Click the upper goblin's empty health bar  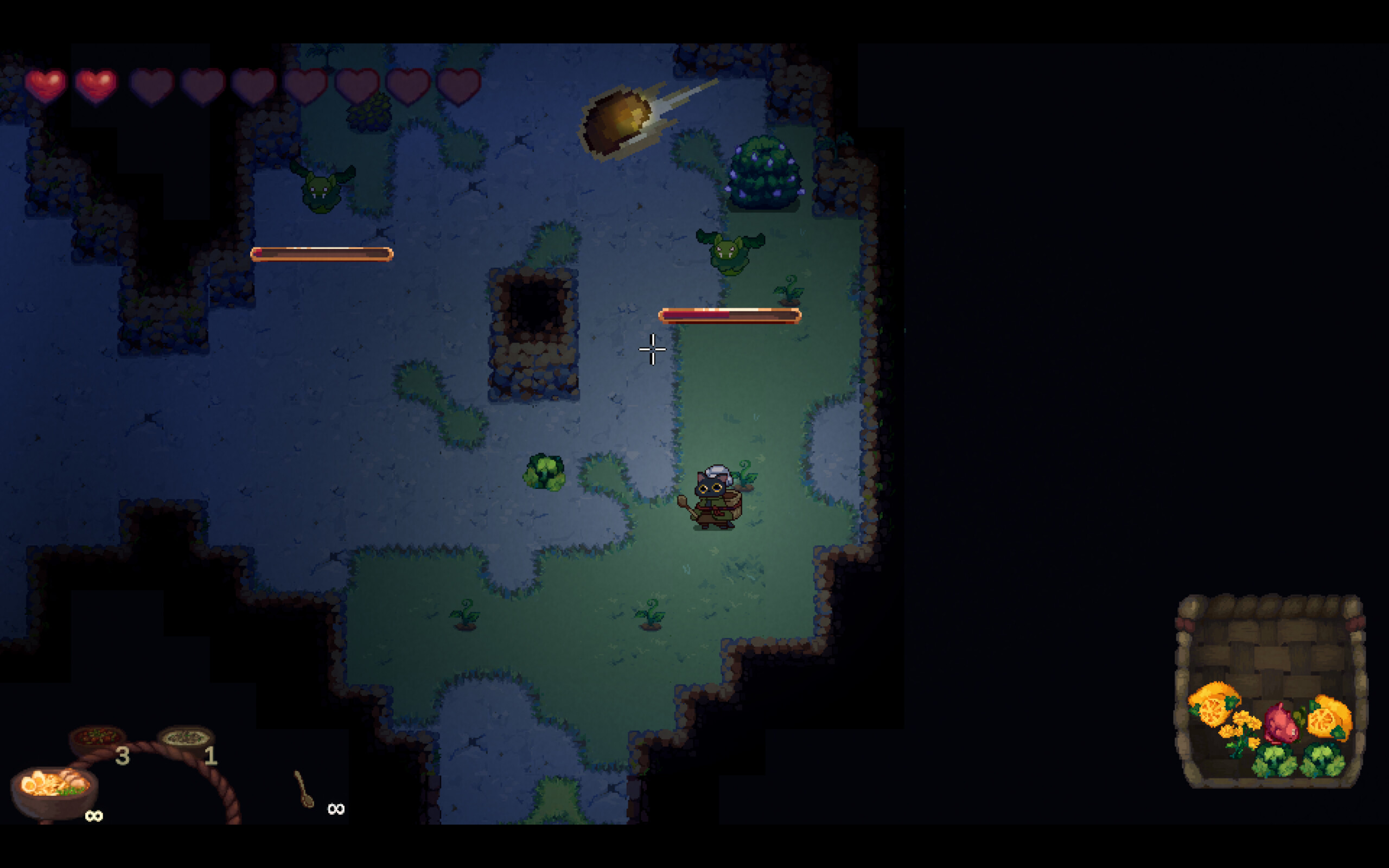(321, 253)
